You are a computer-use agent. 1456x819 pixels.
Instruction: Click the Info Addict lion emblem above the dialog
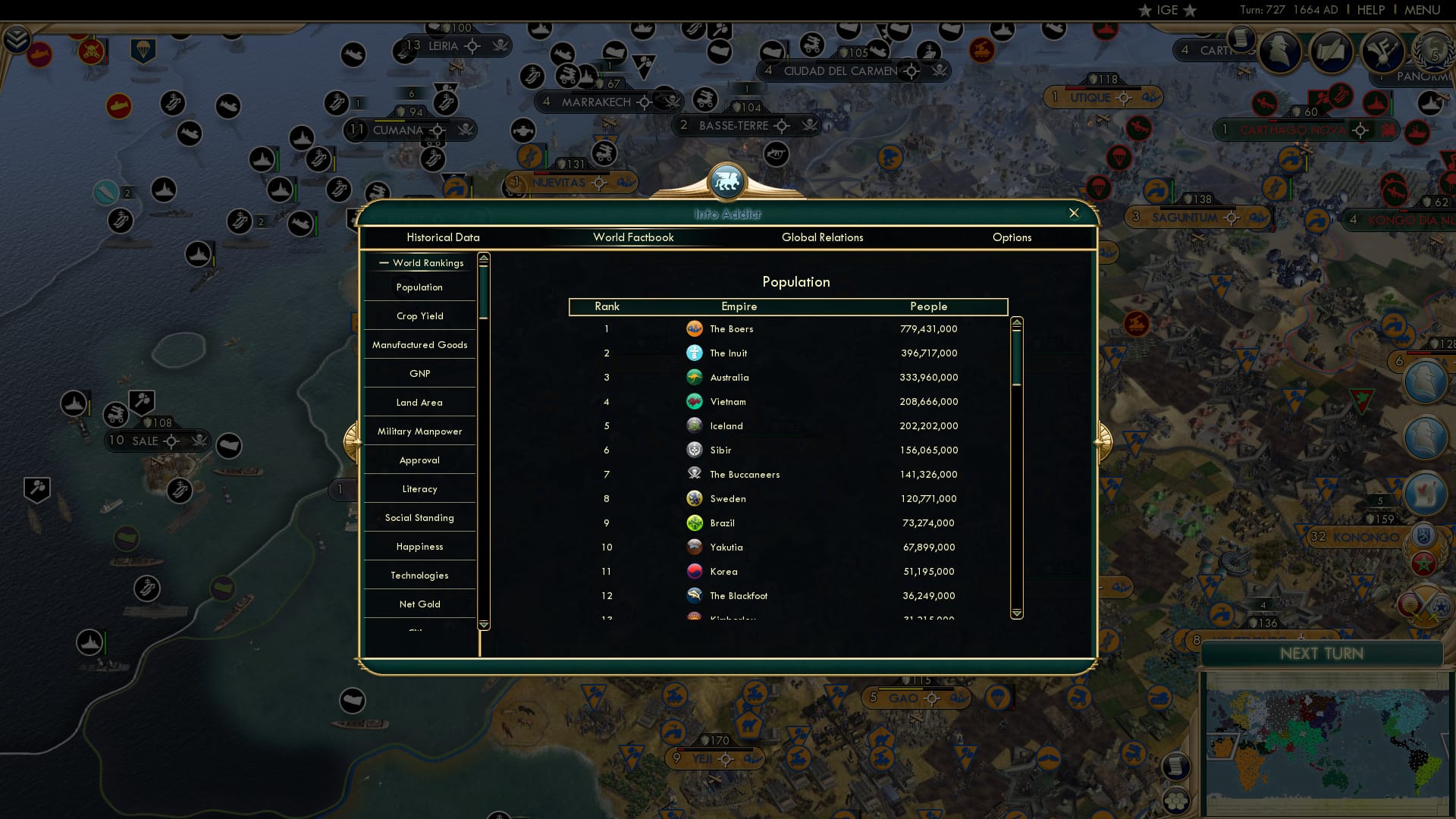tap(727, 182)
